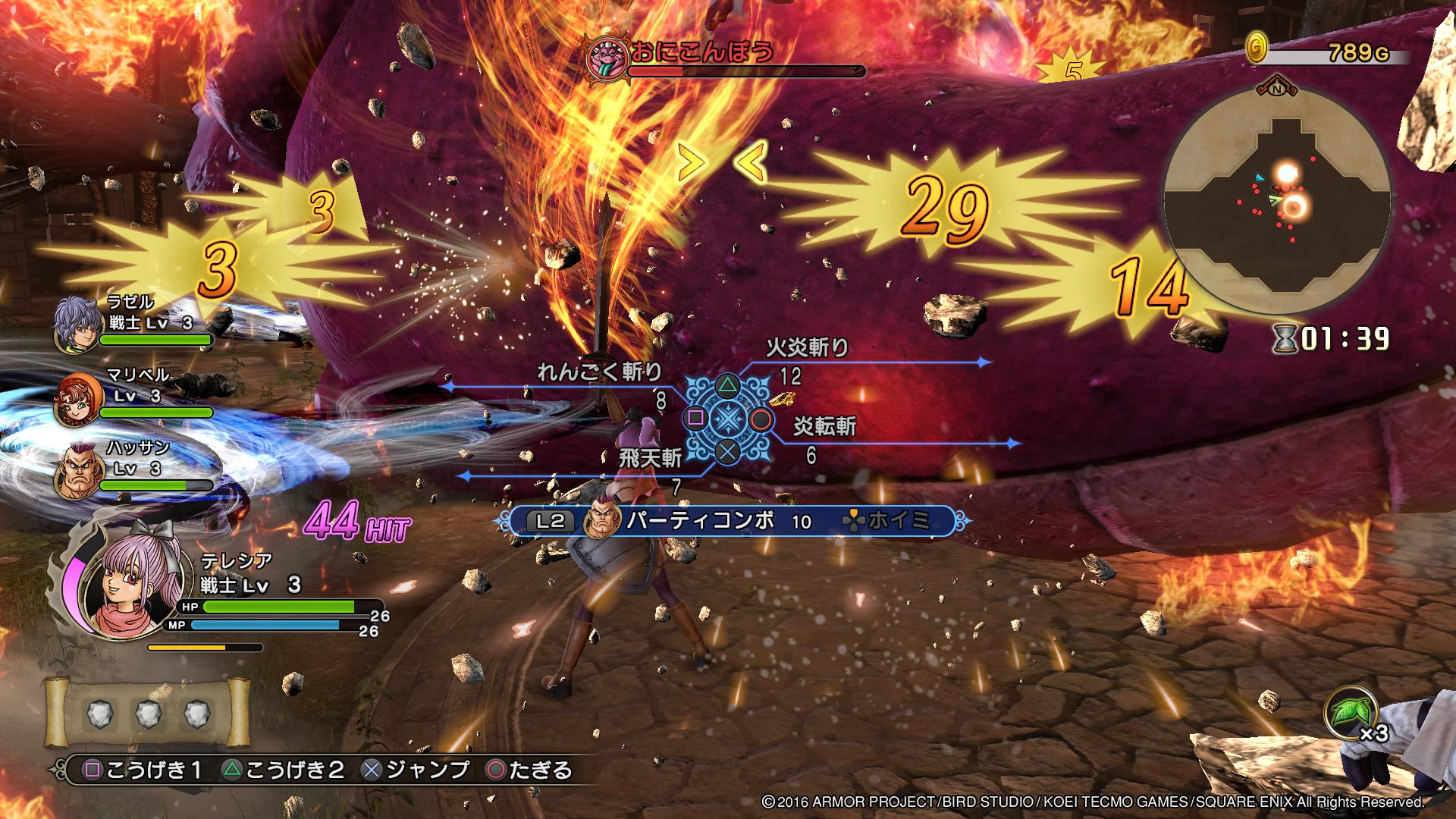Select the 火炎斬り skill label
1456x819 pixels.
point(807,348)
